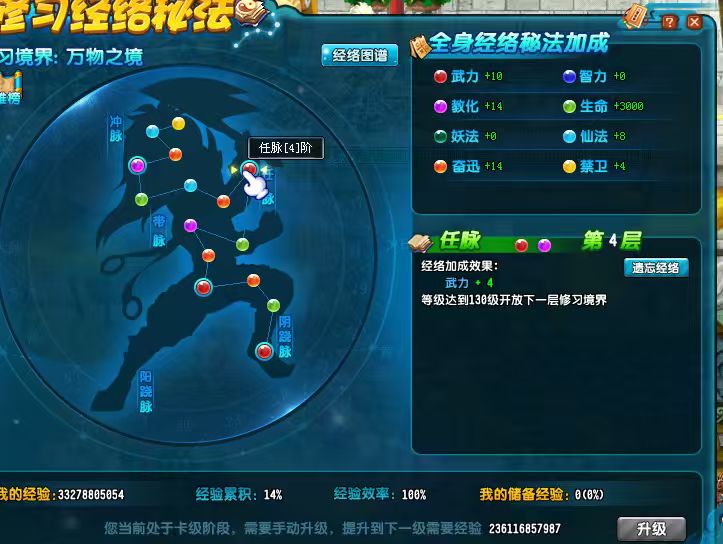Click the orange book icon above the panel
The width and height of the screenshot is (723, 544).
(x=636, y=14)
